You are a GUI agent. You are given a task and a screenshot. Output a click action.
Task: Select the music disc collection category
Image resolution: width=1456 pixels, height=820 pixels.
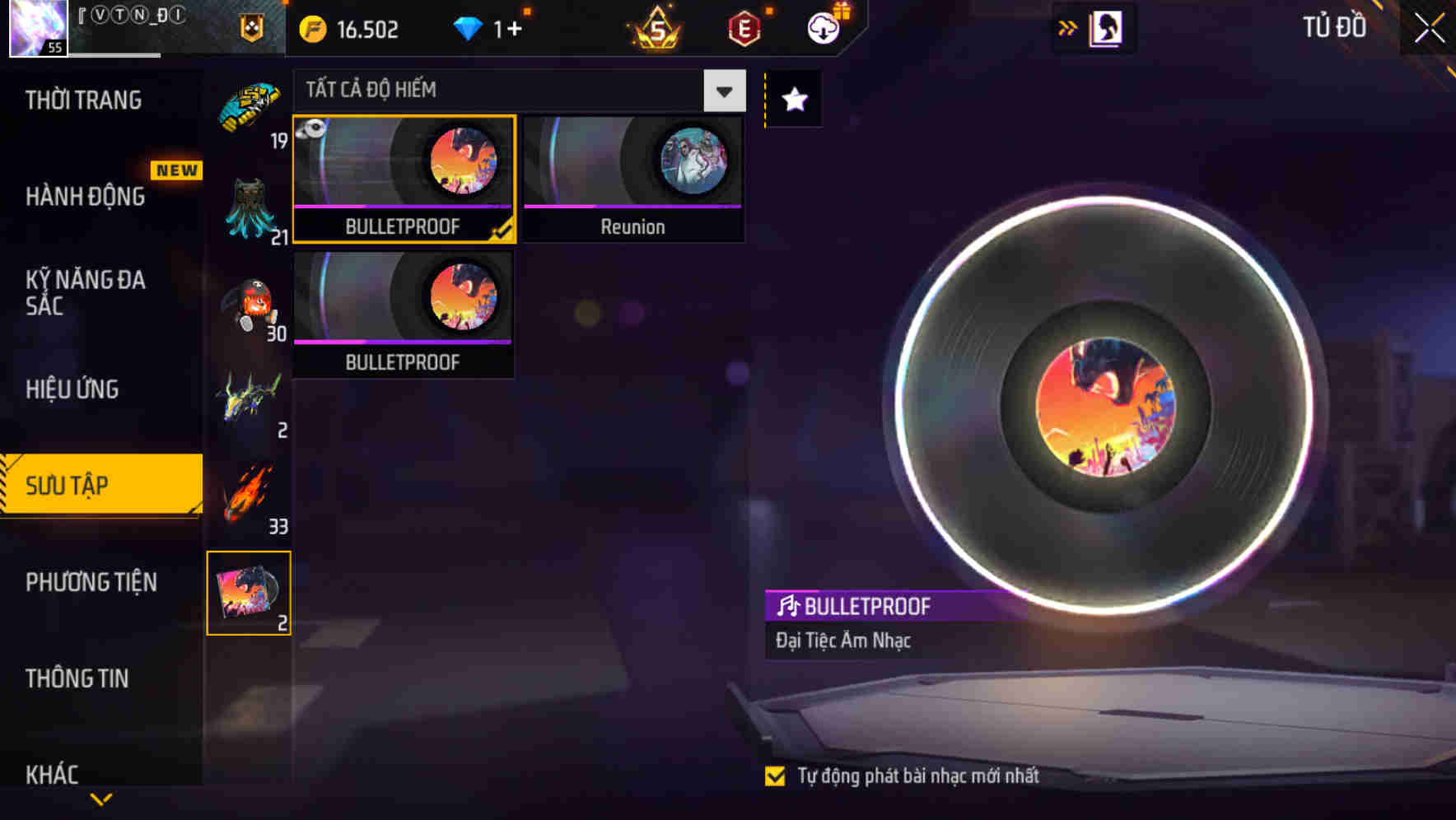[x=250, y=593]
